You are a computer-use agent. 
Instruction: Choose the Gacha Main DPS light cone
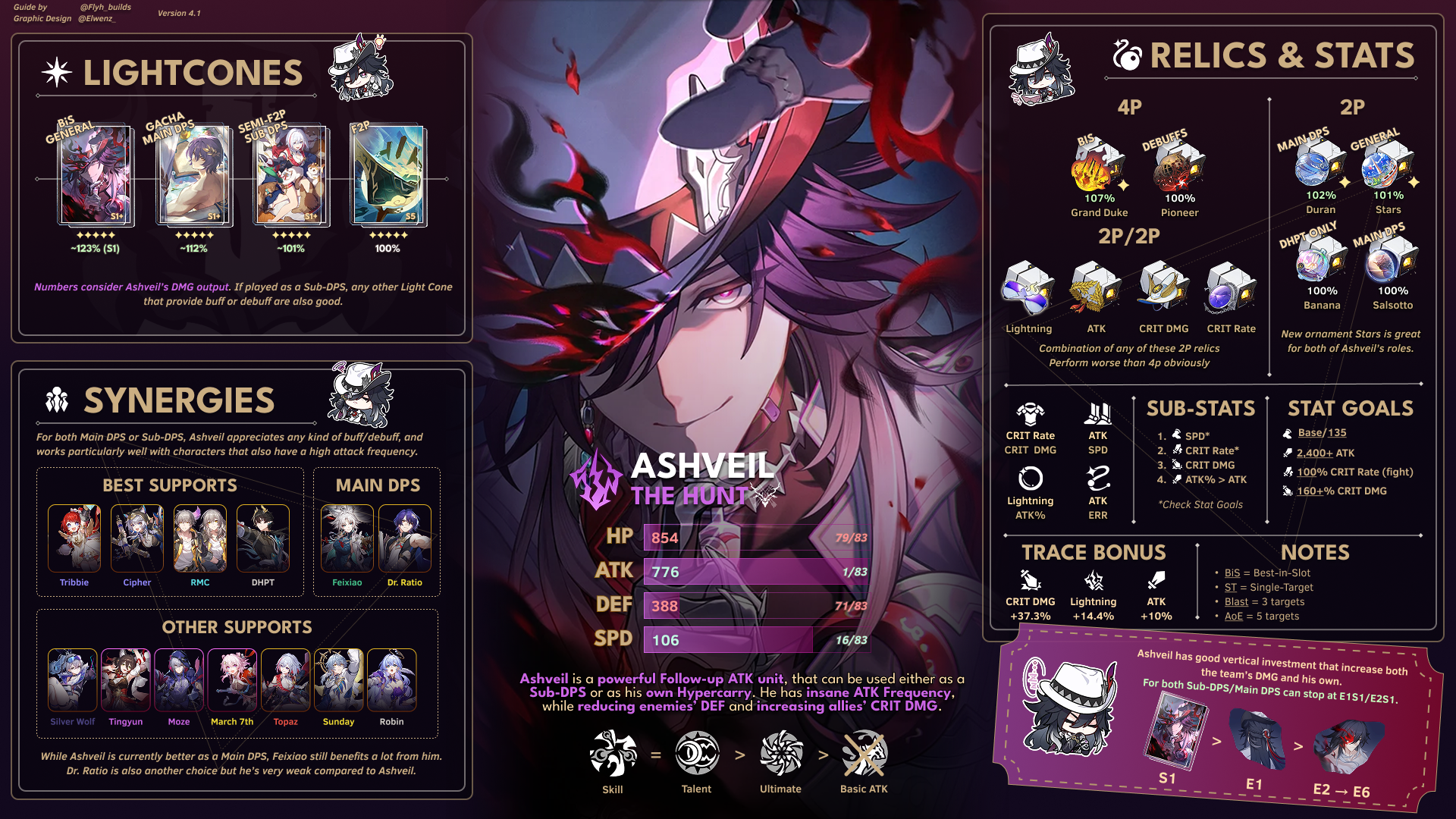[193, 176]
